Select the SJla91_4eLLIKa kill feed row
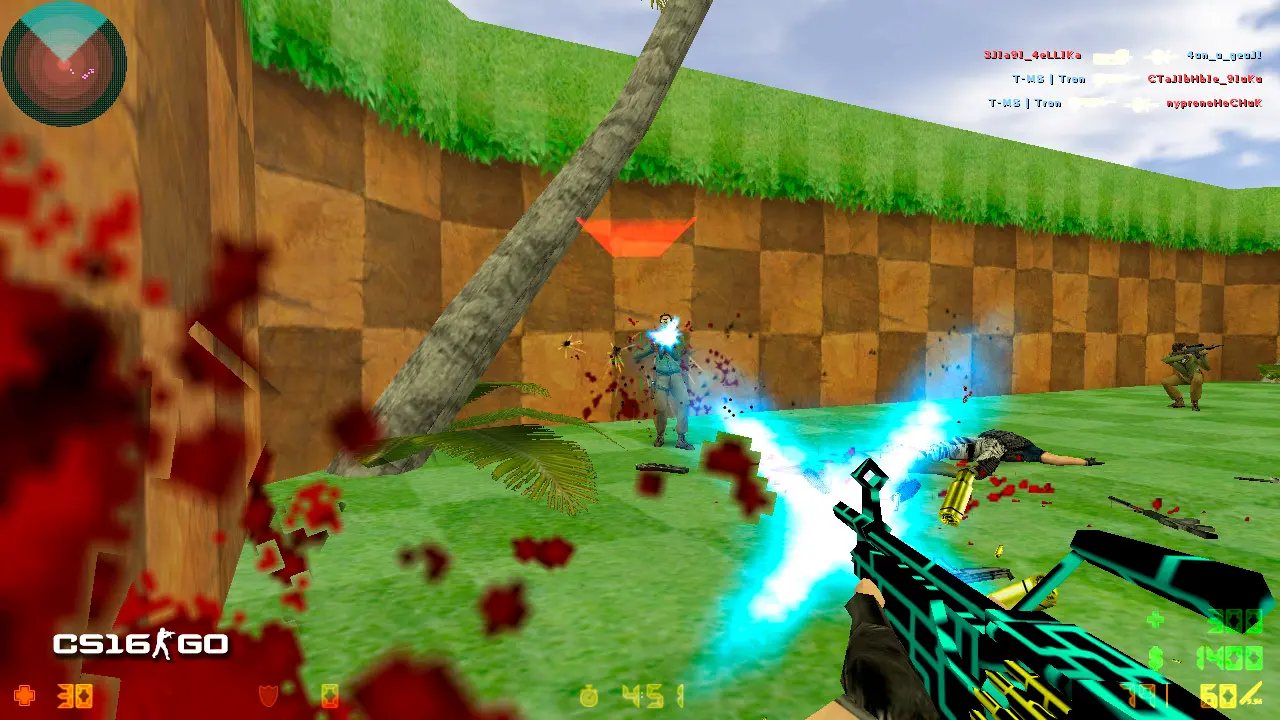Screen dimensions: 1280x720 [x=1122, y=56]
